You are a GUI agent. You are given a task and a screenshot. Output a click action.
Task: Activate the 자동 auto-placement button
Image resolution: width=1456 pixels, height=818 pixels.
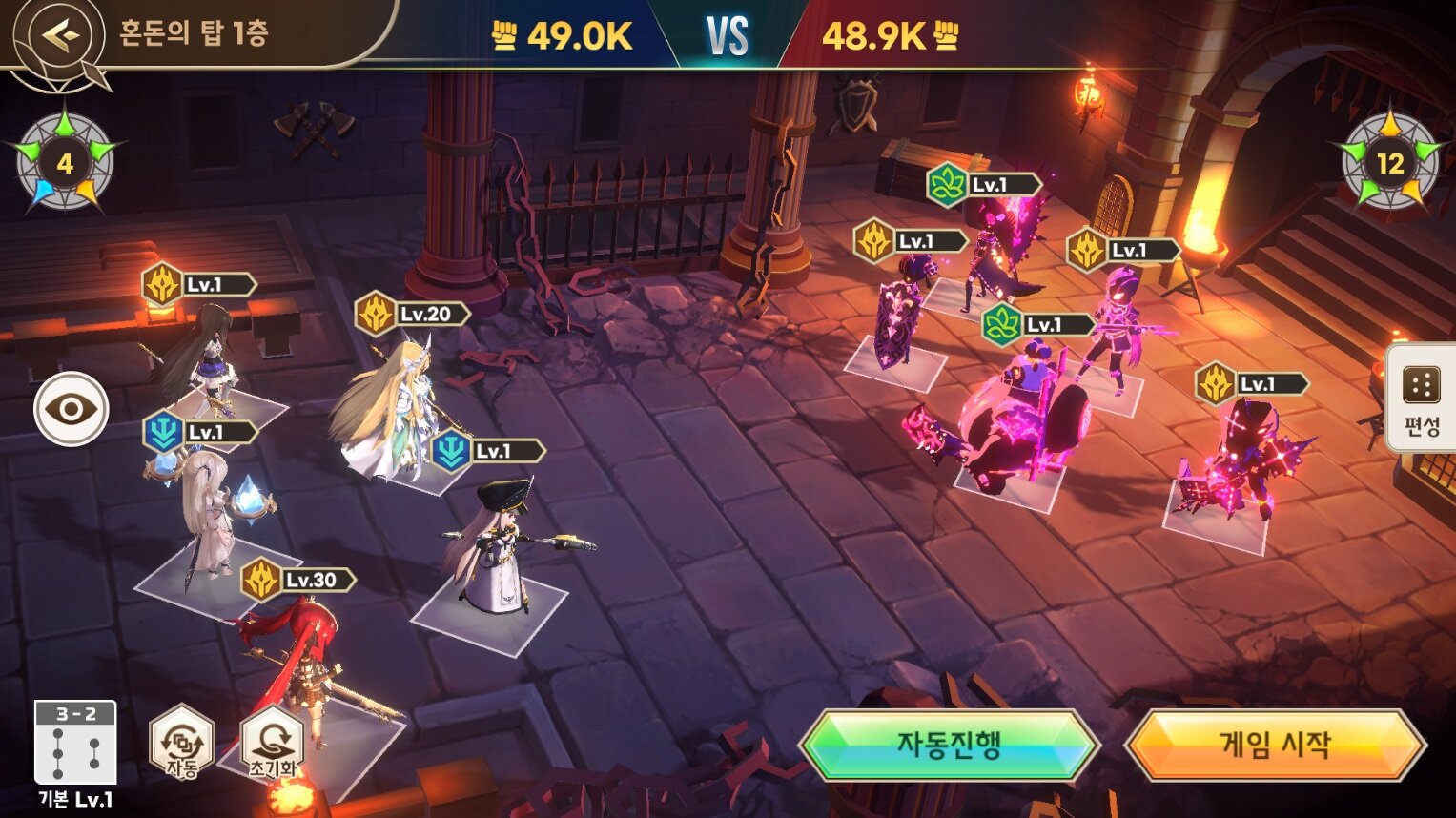[181, 743]
